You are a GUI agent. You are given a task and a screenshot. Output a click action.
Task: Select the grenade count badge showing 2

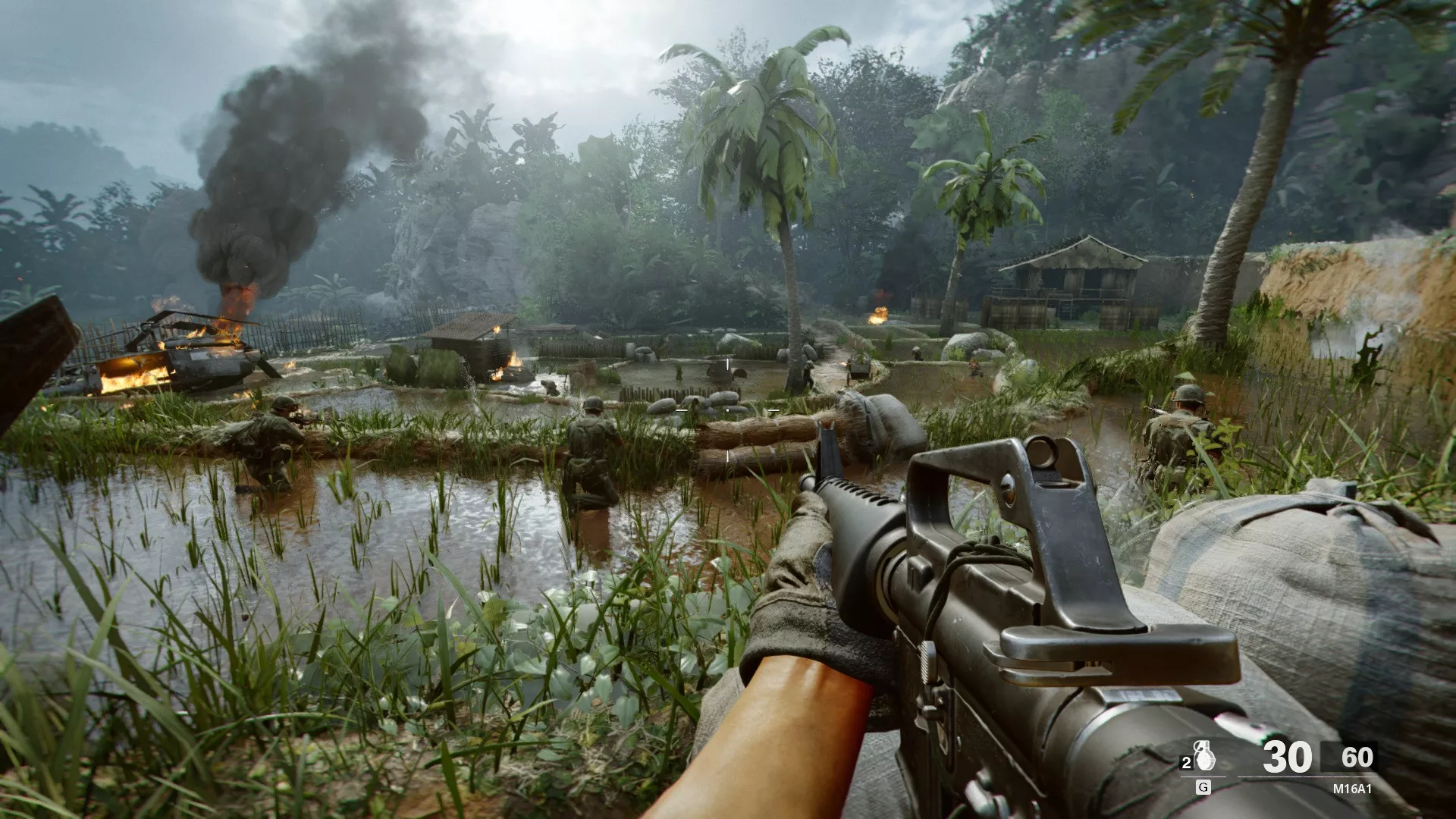(1186, 761)
